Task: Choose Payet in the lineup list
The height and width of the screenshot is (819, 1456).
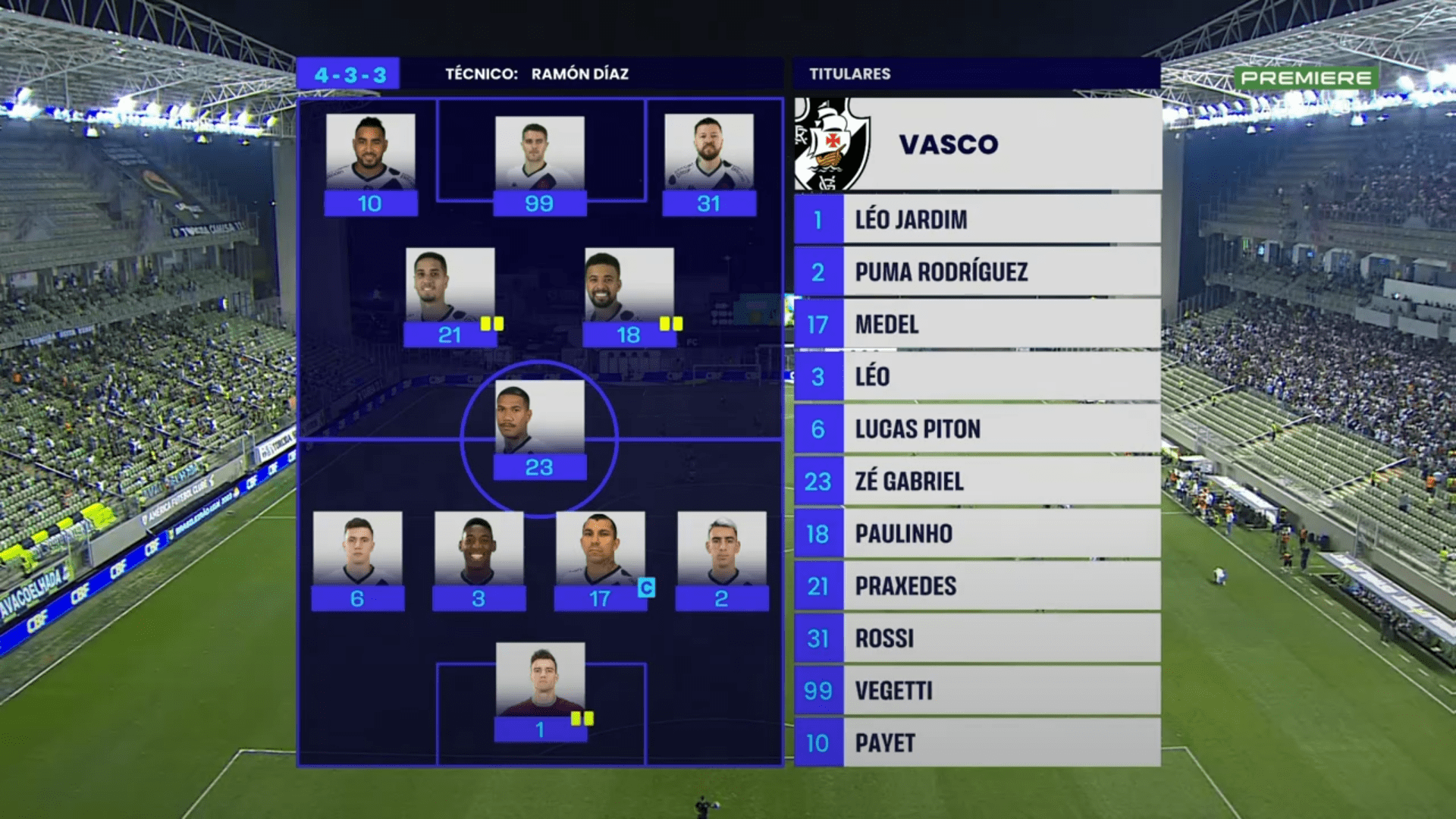Action: pyautogui.click(x=977, y=743)
